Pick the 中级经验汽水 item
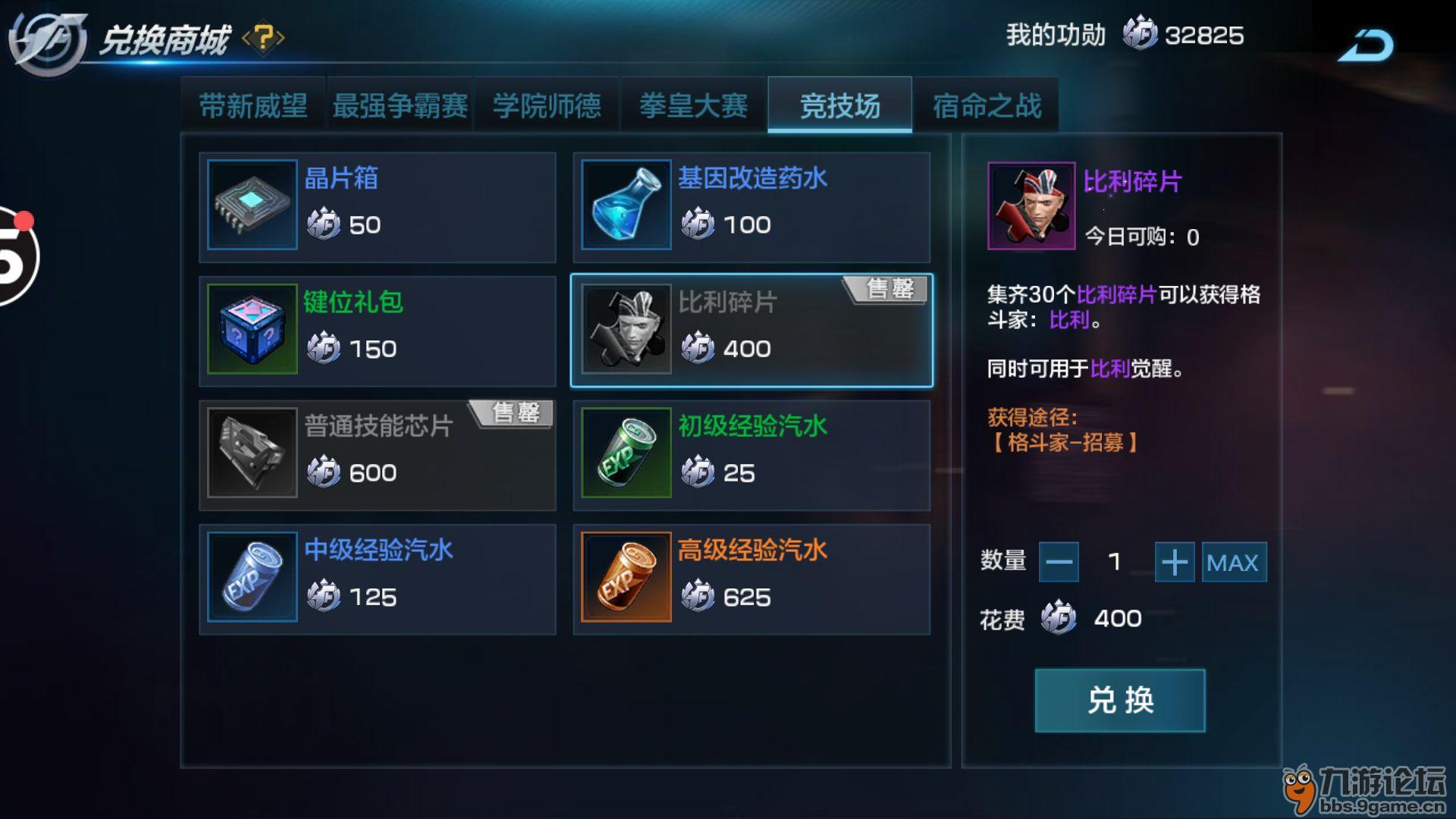 [377, 579]
